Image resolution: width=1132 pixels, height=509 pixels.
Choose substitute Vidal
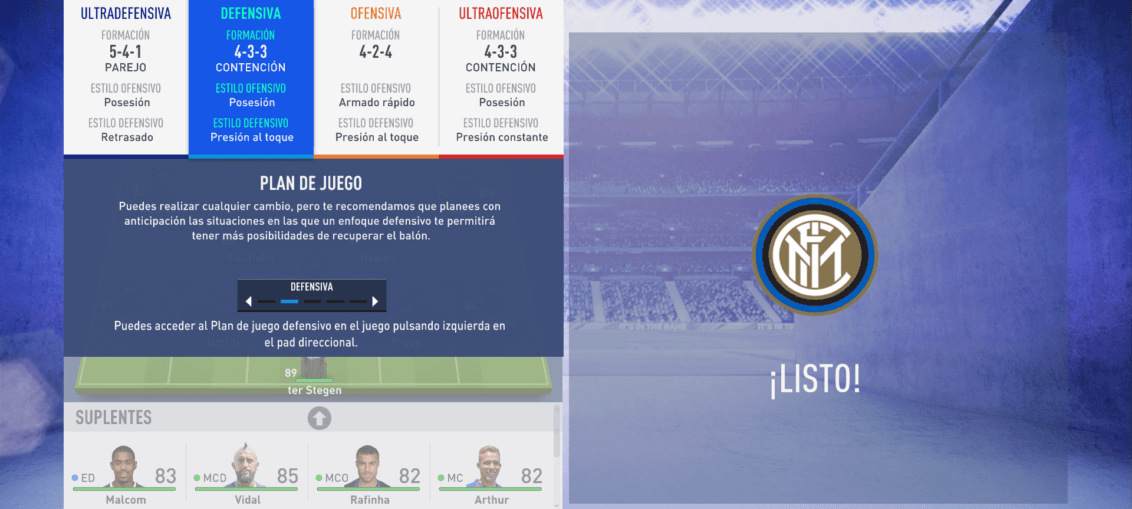(x=247, y=474)
